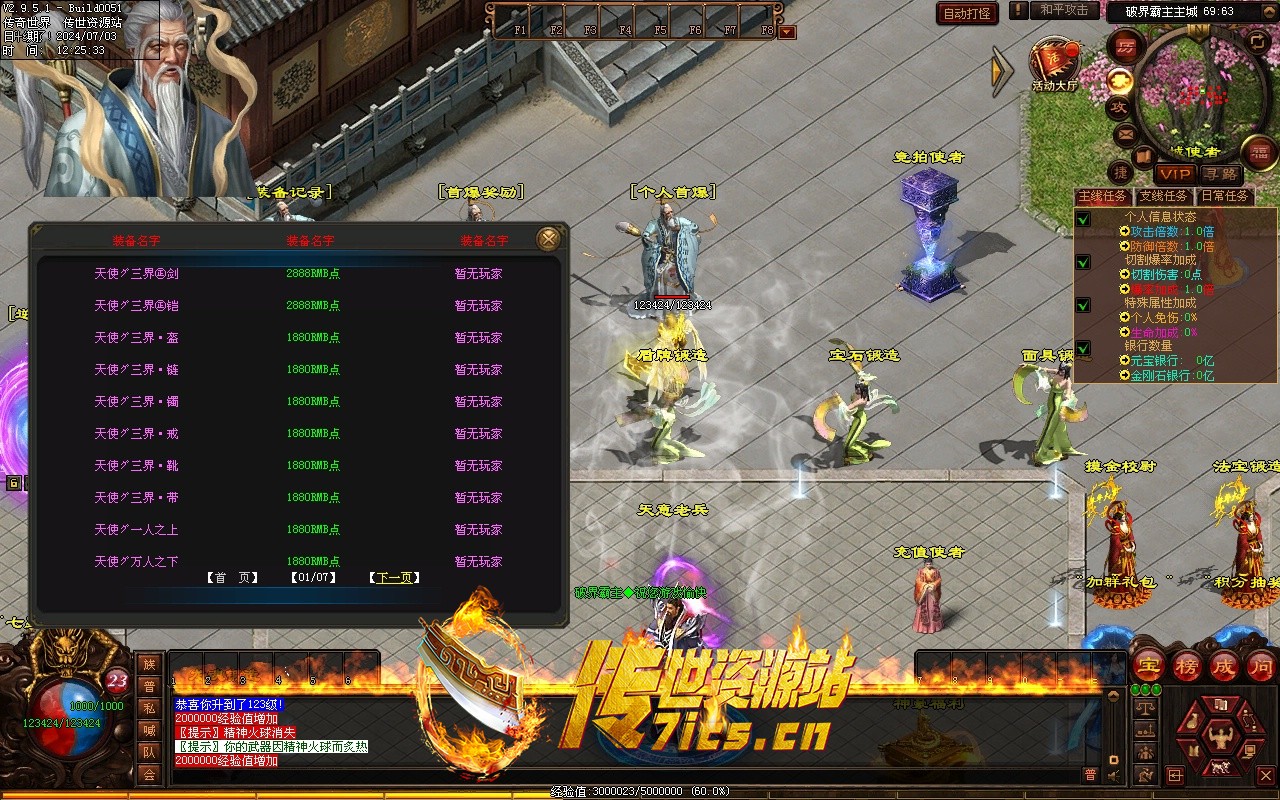The height and width of the screenshot is (800, 1280).
Task: Open the character panel (muscle figure icon)
Action: 1219,737
